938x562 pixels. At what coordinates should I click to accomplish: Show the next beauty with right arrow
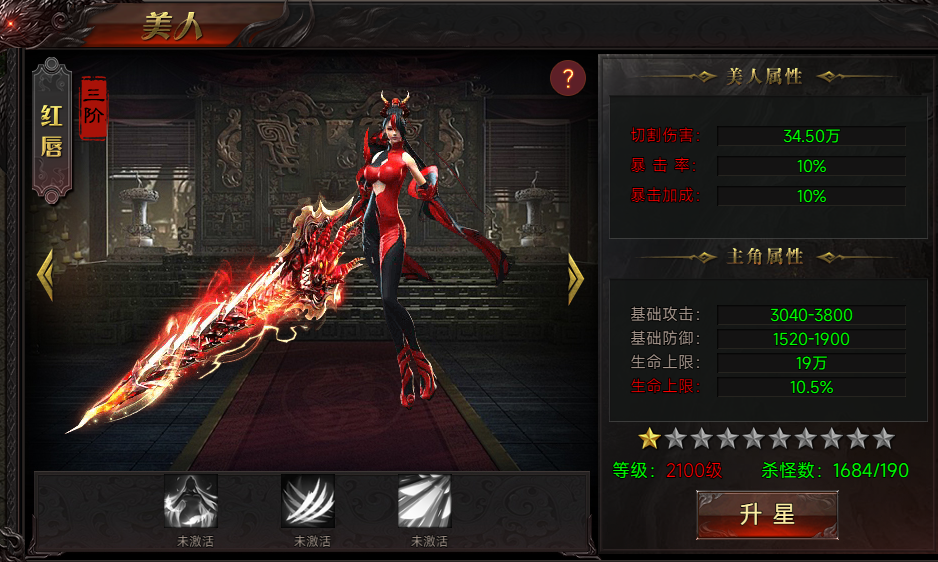575,277
